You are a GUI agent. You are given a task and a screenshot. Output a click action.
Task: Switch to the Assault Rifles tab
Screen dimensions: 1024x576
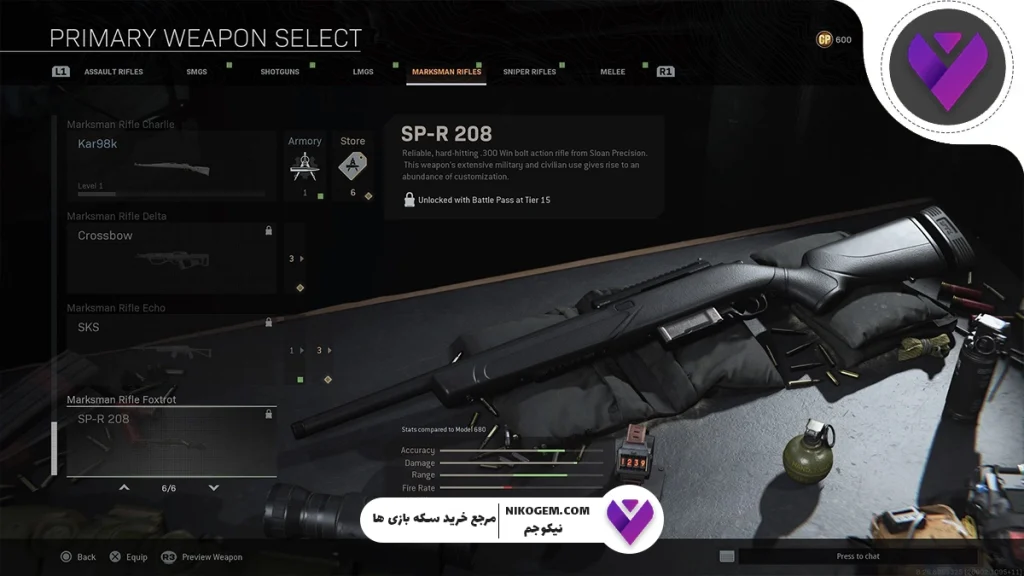[113, 72]
